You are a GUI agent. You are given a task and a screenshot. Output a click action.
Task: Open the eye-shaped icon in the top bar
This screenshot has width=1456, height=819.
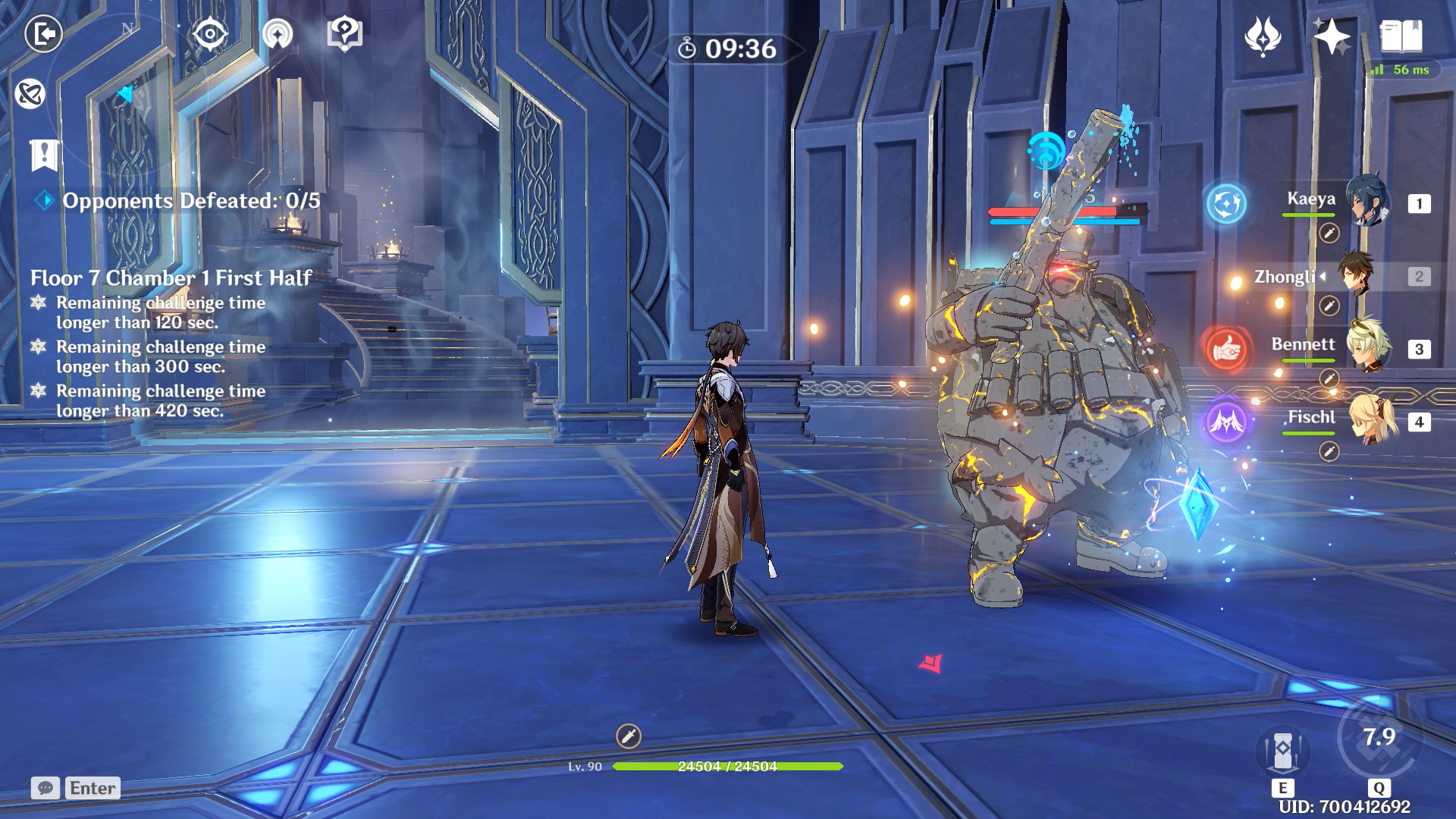[209, 34]
